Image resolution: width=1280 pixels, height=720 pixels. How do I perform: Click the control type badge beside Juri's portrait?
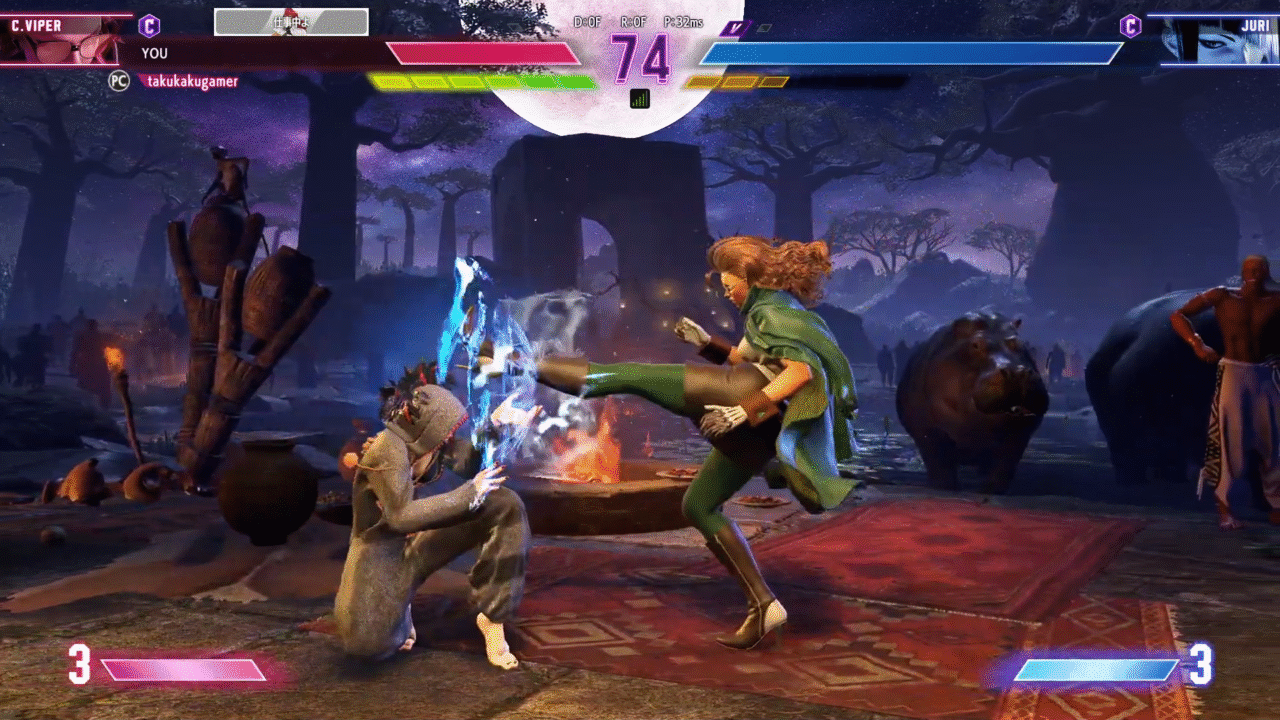coord(1131,26)
